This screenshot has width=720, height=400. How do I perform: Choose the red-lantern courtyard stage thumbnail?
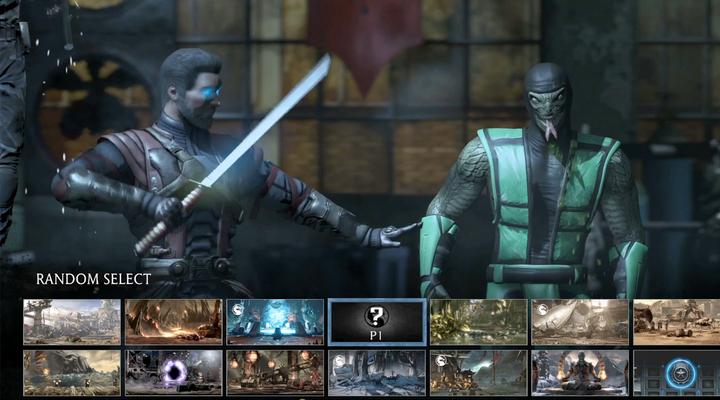pos(275,372)
